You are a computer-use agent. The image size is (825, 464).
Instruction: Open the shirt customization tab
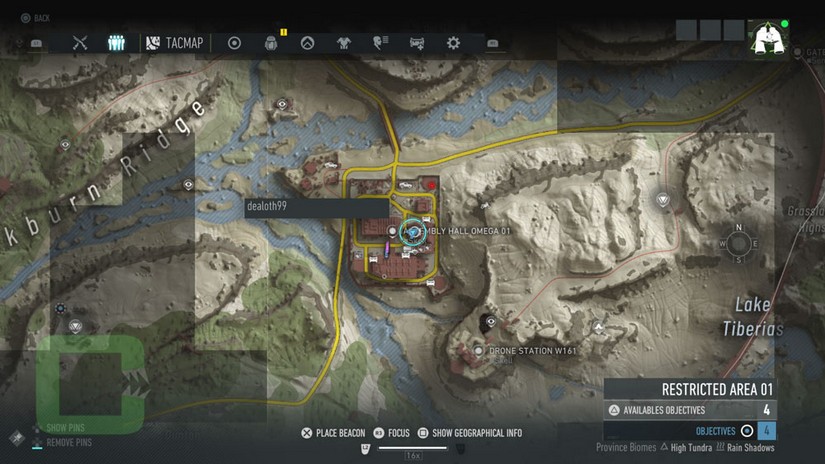click(344, 43)
